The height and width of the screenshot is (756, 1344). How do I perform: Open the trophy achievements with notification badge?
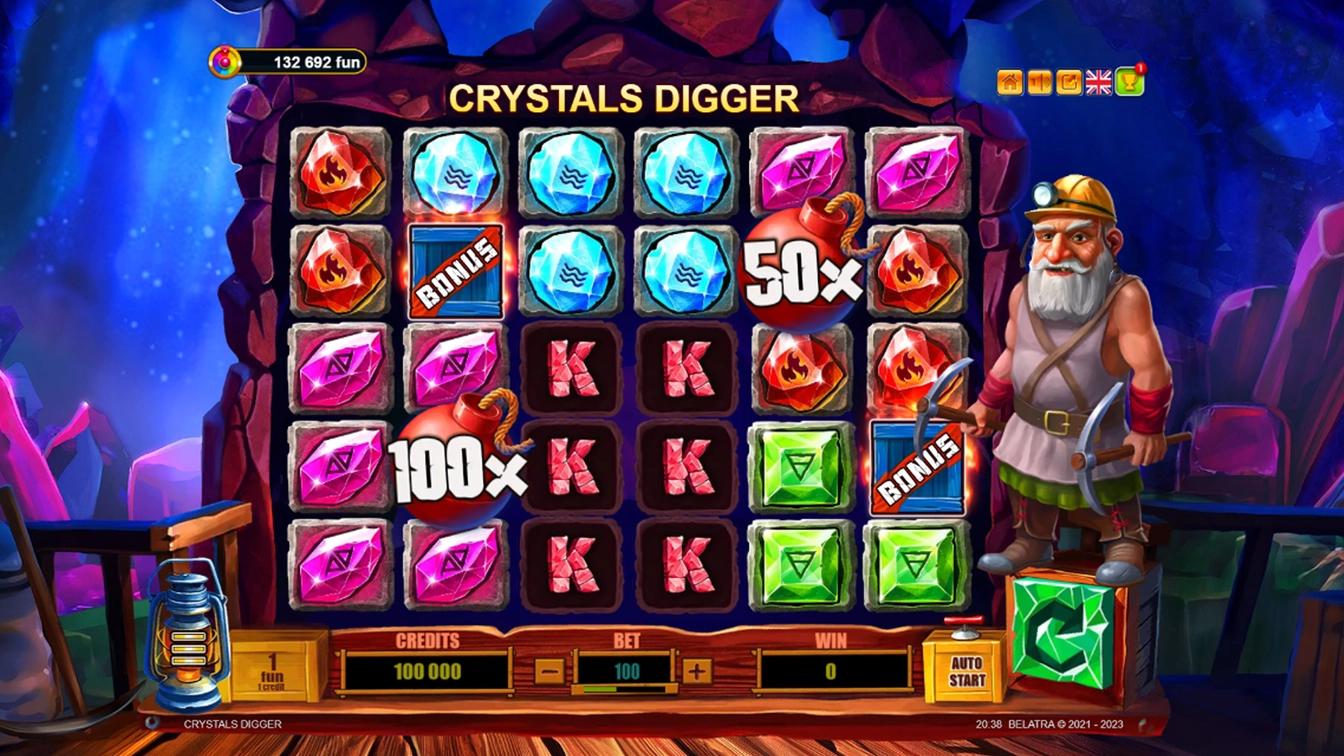[1130, 82]
